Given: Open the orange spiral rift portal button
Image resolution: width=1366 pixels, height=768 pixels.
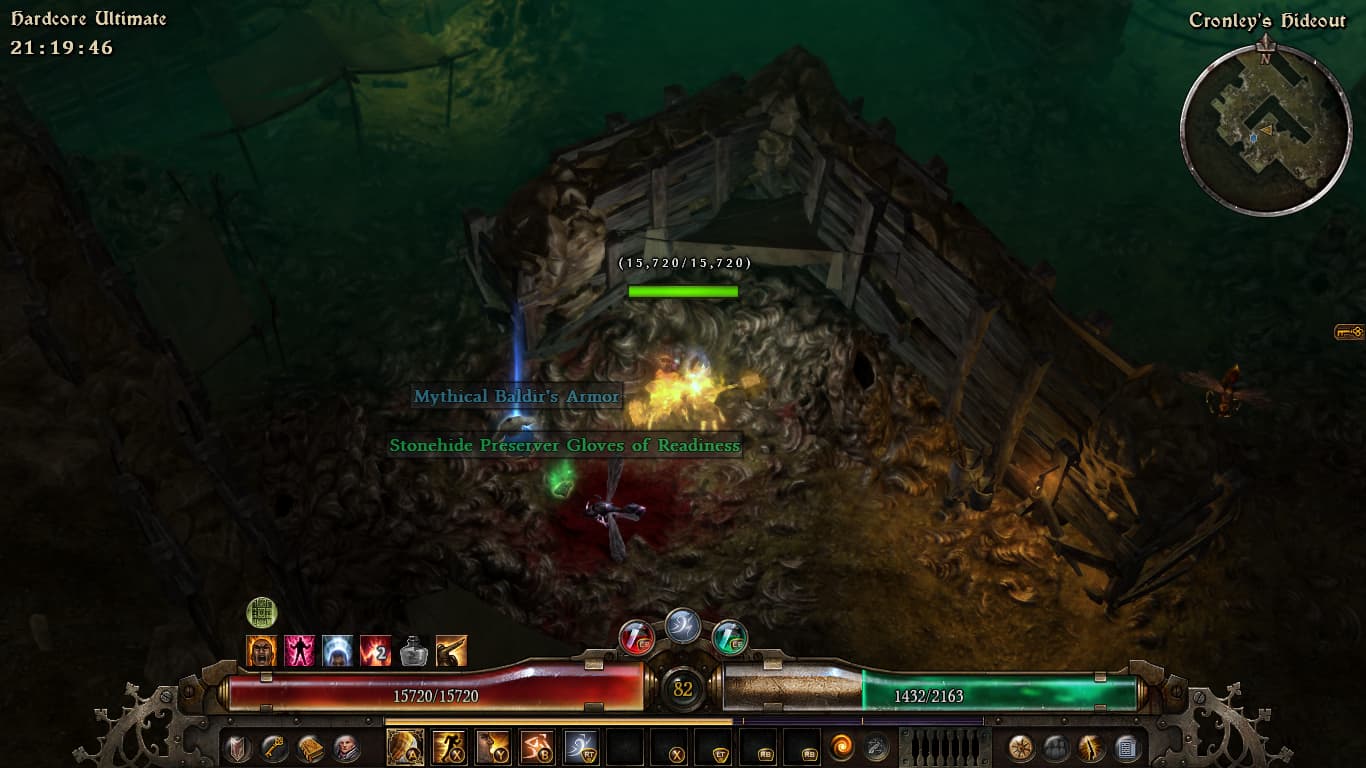Looking at the screenshot, I should click(x=842, y=747).
